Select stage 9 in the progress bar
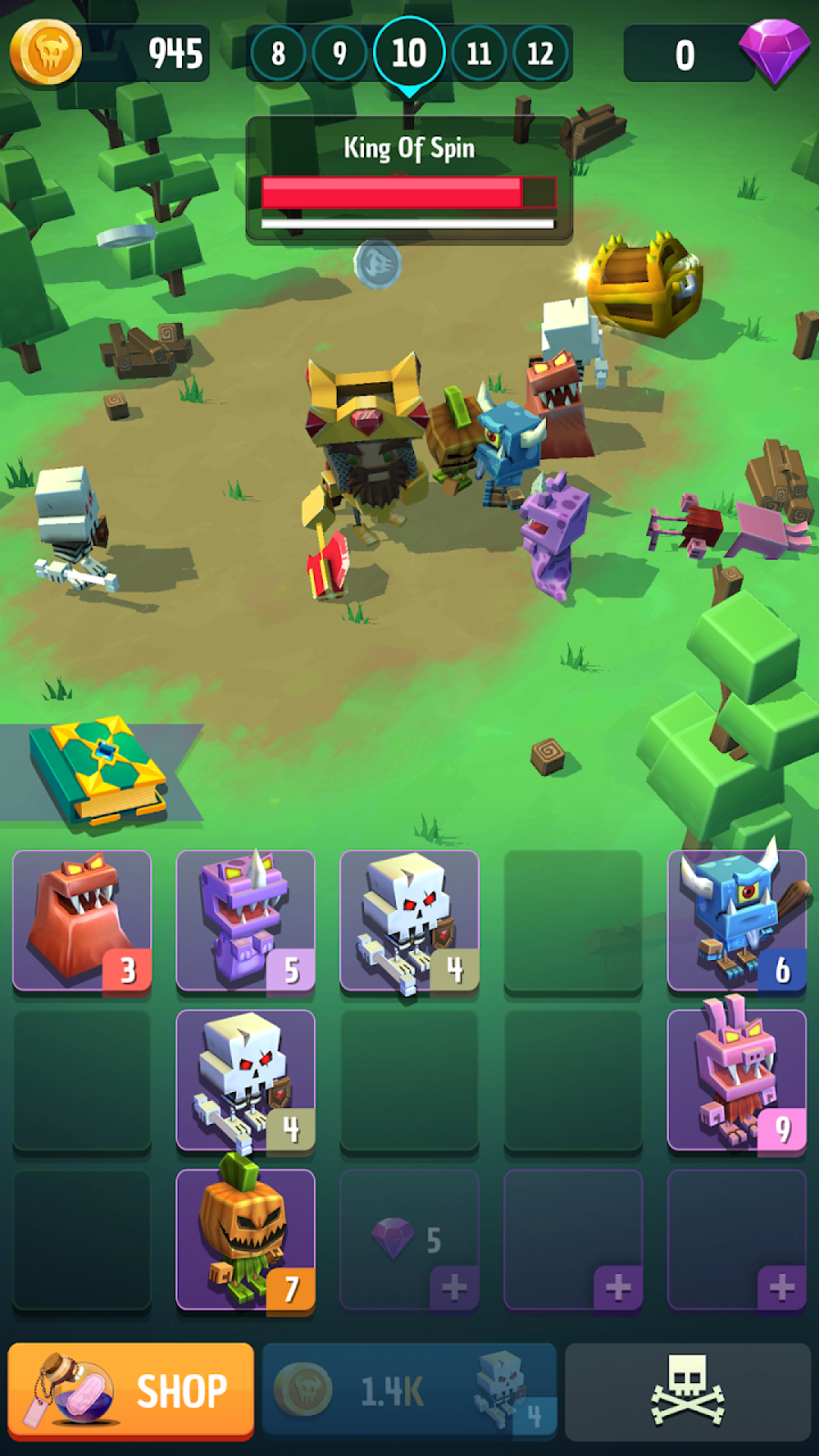The height and width of the screenshot is (1456, 819). [x=340, y=53]
